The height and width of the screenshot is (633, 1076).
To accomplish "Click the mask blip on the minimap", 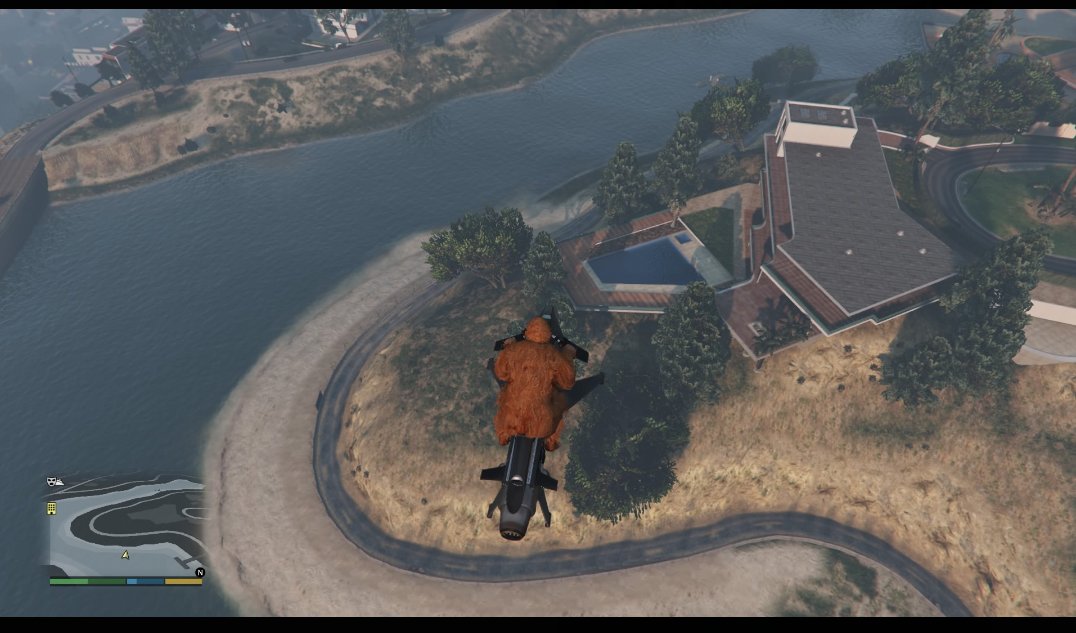I will [x=50, y=482].
